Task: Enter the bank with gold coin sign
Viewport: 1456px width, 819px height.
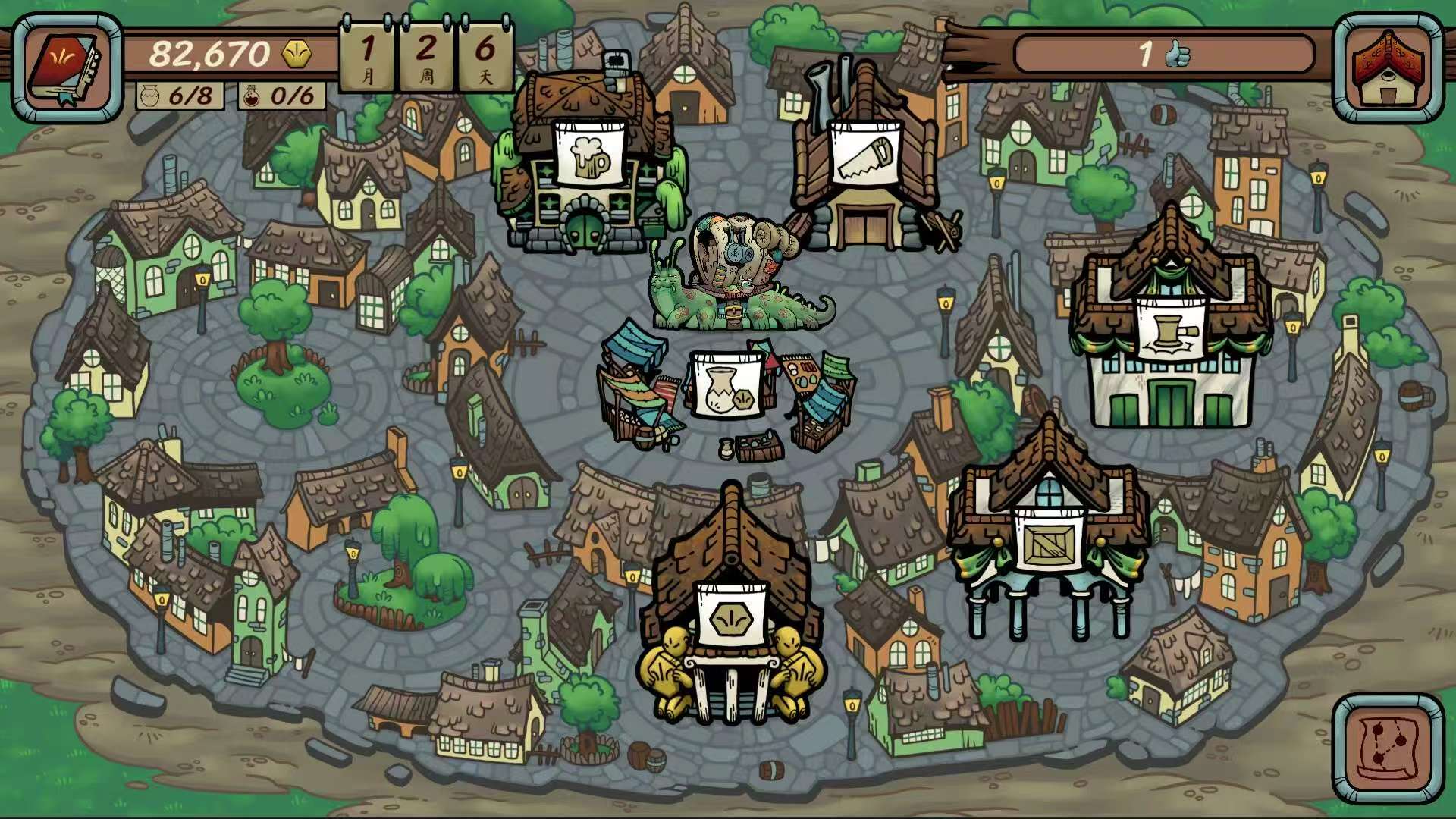Action: coord(731,617)
